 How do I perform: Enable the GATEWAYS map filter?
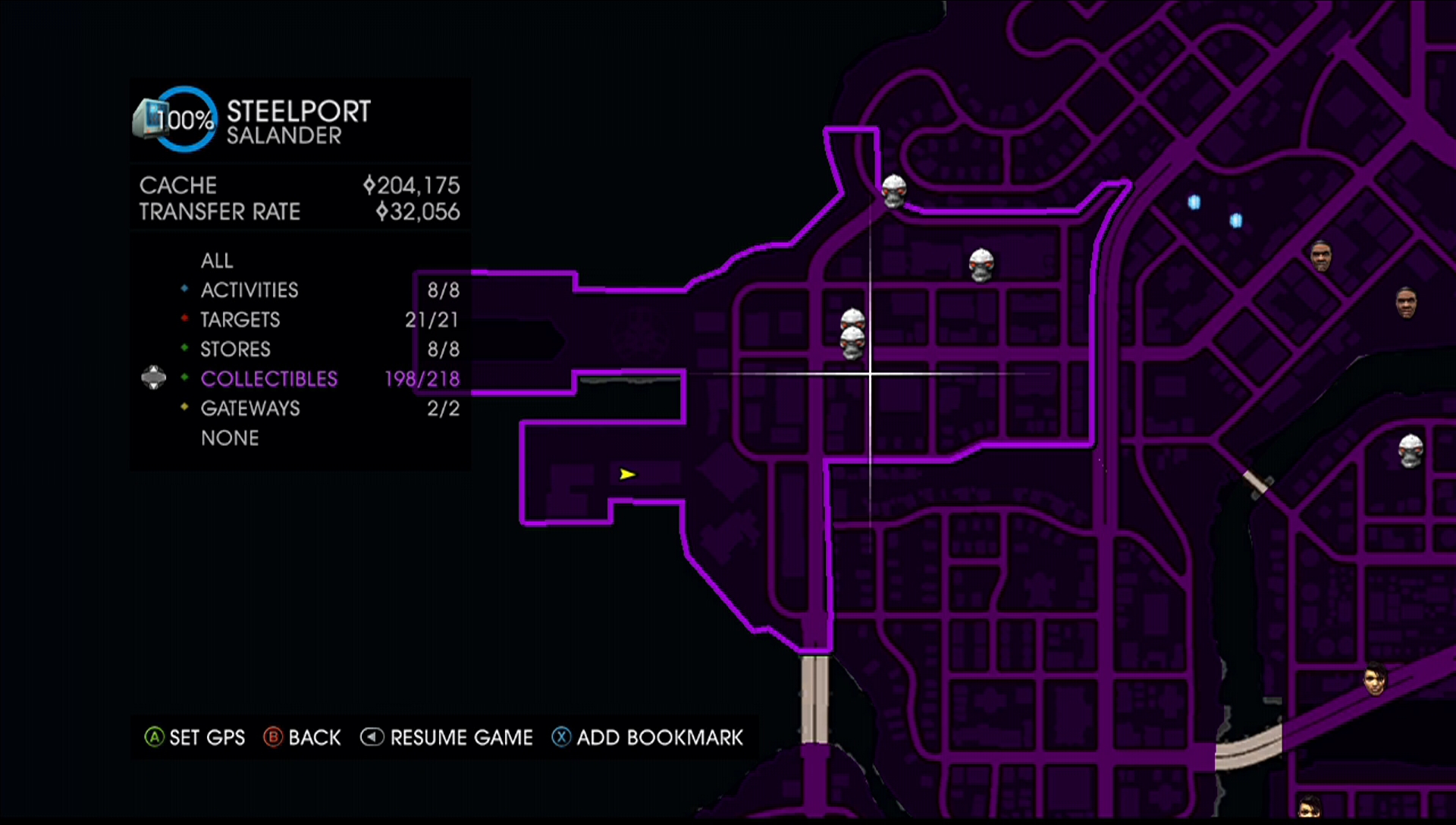250,408
